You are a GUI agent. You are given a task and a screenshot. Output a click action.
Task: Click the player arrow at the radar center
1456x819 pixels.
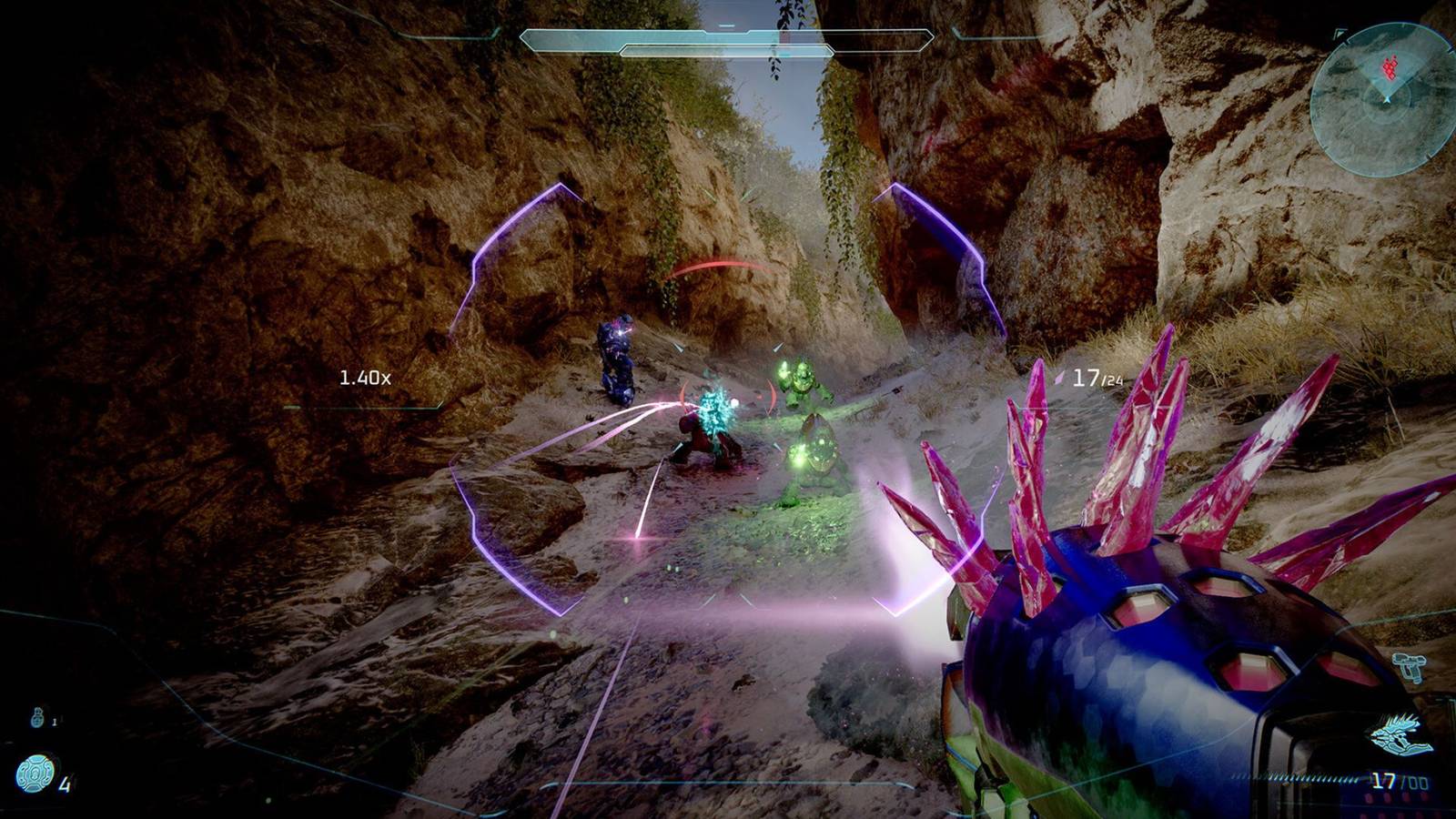(x=1387, y=100)
